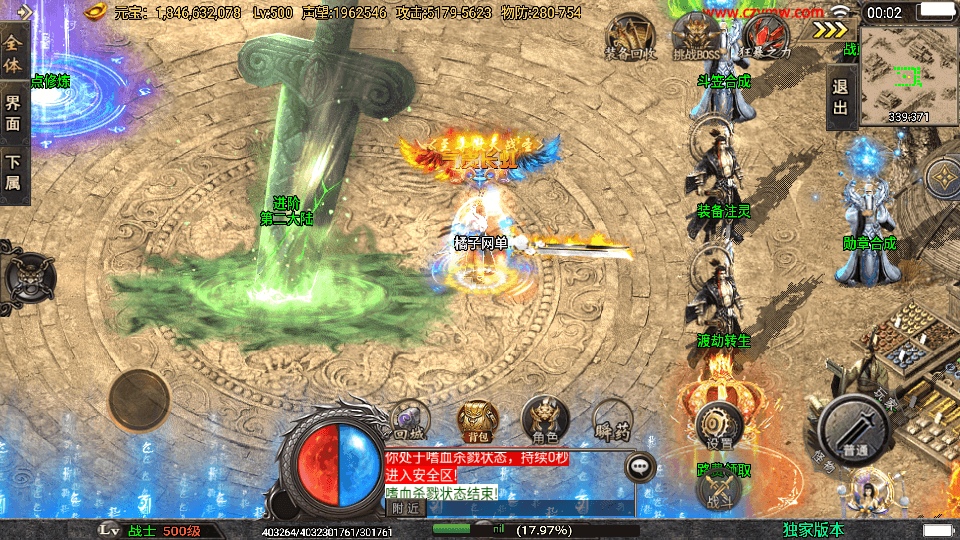Viewport: 960px width, 540px height.
Task: Switch to the 全体 tab
Action: [x=14, y=50]
